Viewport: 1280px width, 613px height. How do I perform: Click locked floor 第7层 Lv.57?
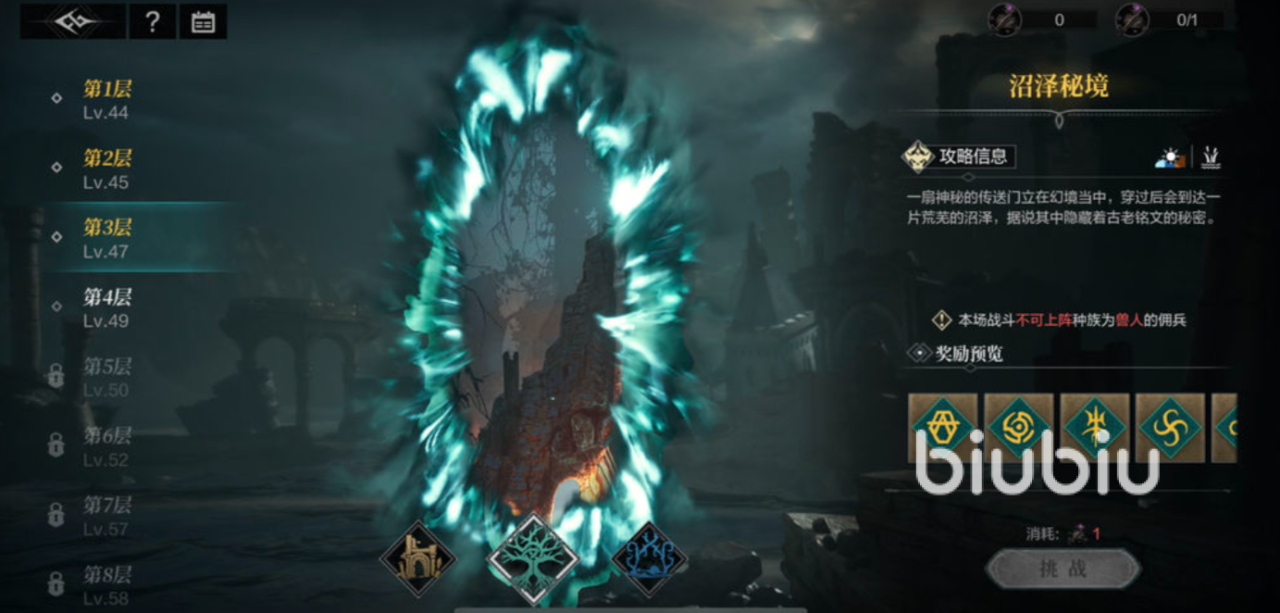click(x=107, y=516)
